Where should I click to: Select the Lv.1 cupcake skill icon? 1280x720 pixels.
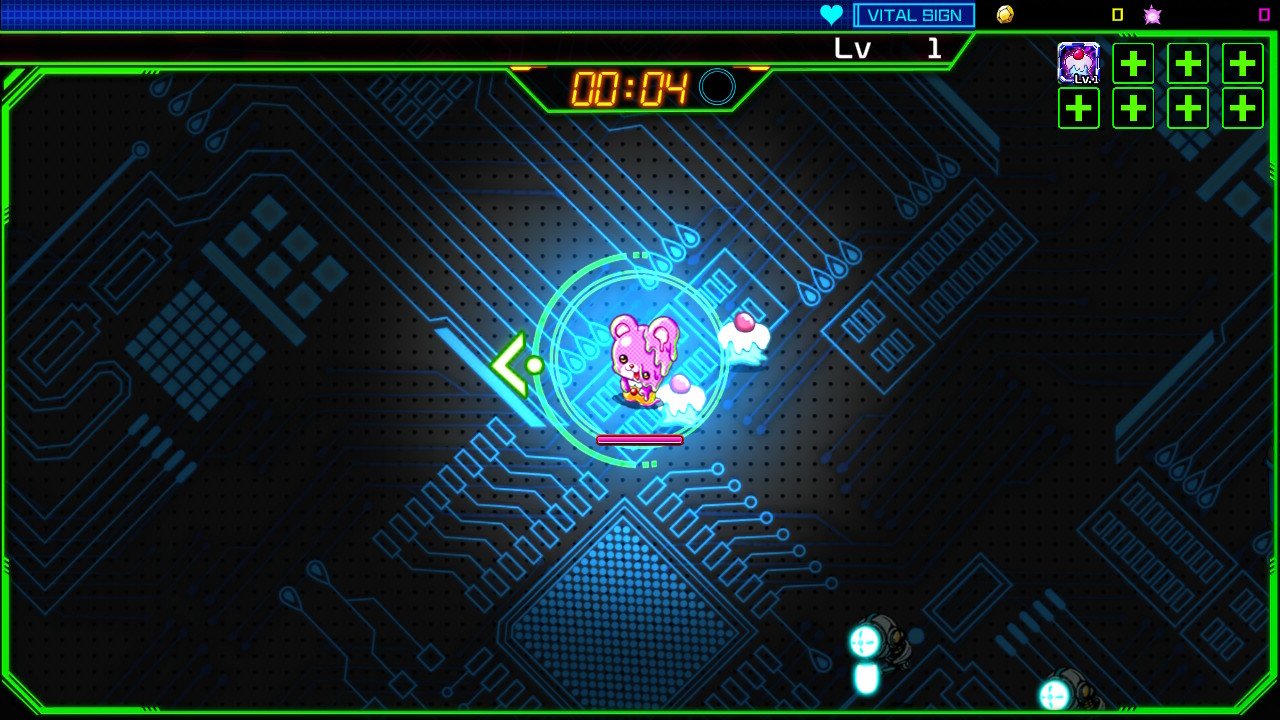[1079, 63]
